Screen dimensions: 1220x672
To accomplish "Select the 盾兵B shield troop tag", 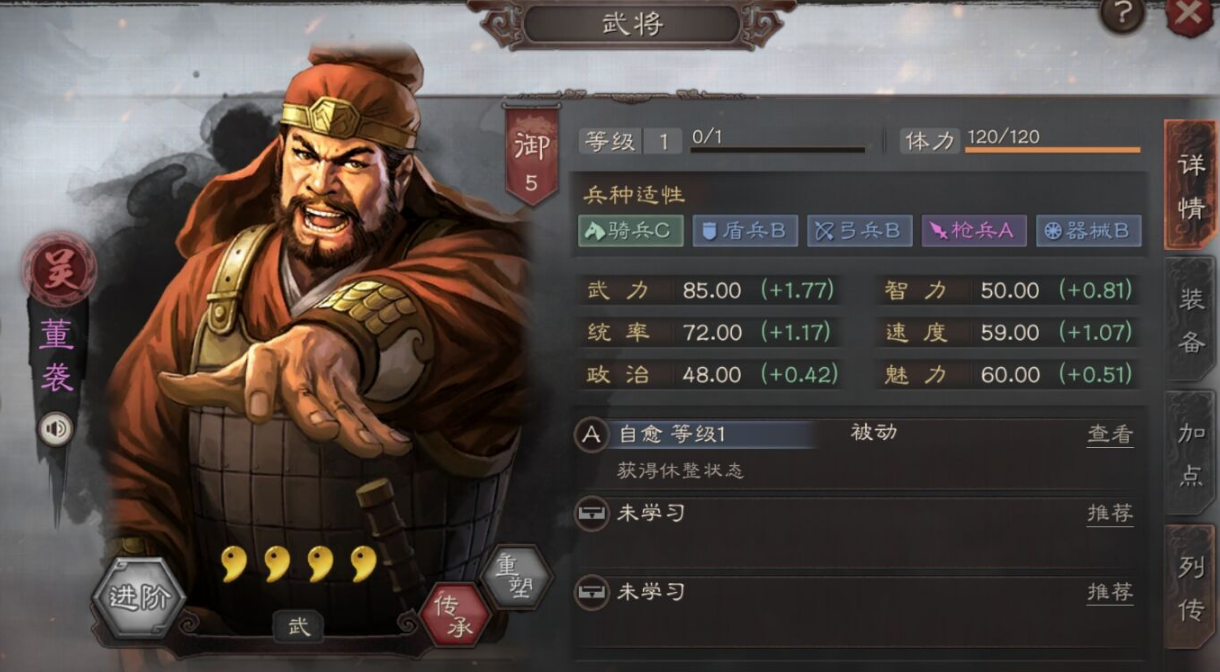I will [x=745, y=231].
